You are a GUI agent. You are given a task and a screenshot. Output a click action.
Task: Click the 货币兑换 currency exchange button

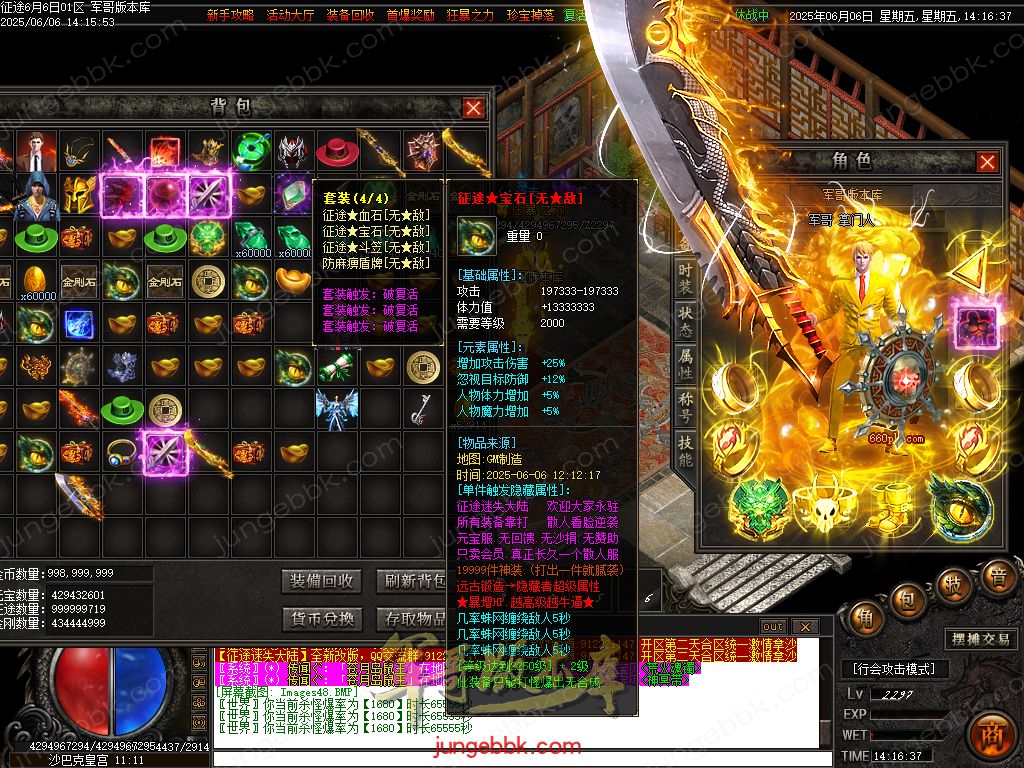click(322, 619)
